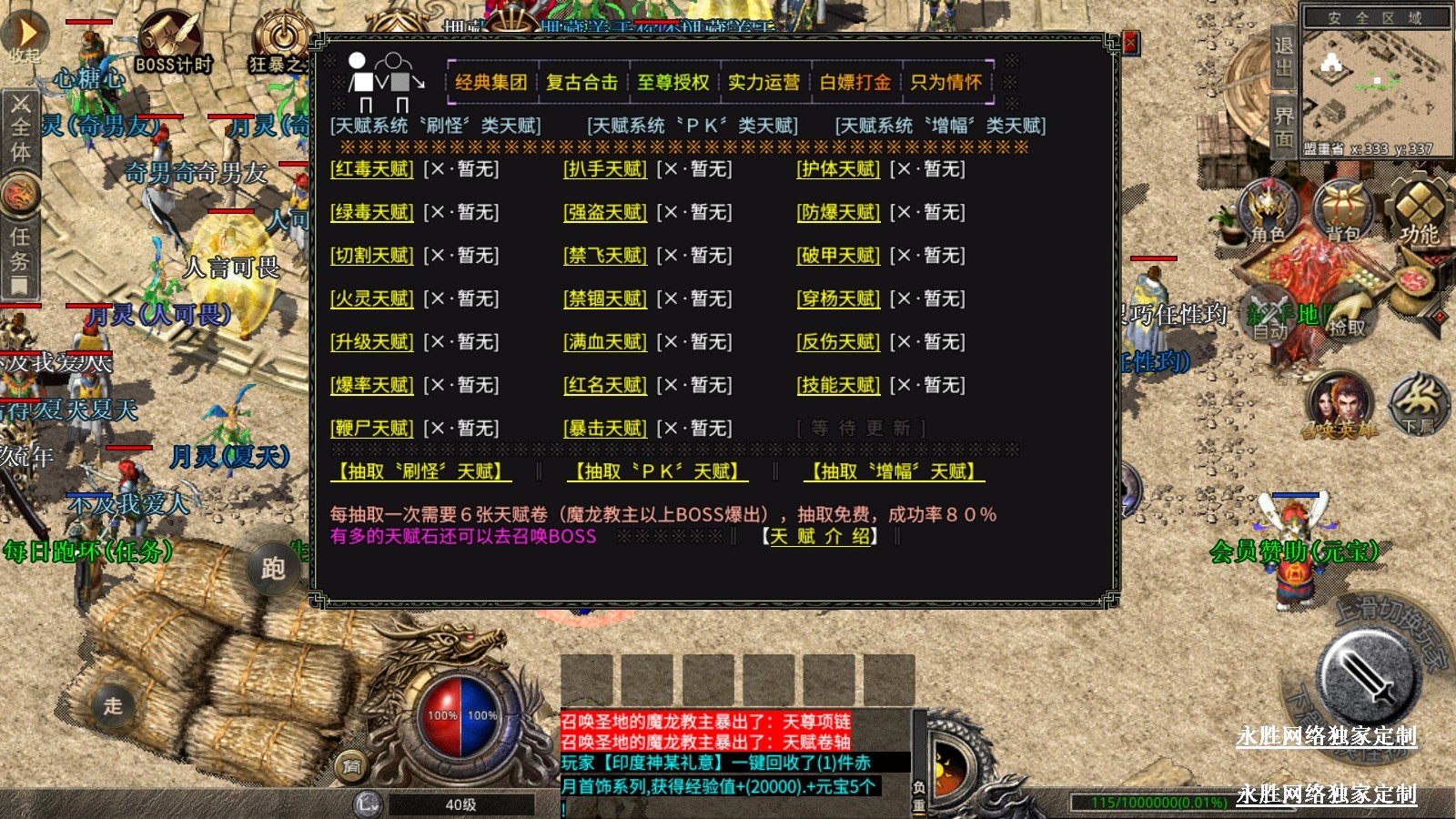
Task: Open the 天赋介绍 talent introduction
Action: tap(819, 537)
